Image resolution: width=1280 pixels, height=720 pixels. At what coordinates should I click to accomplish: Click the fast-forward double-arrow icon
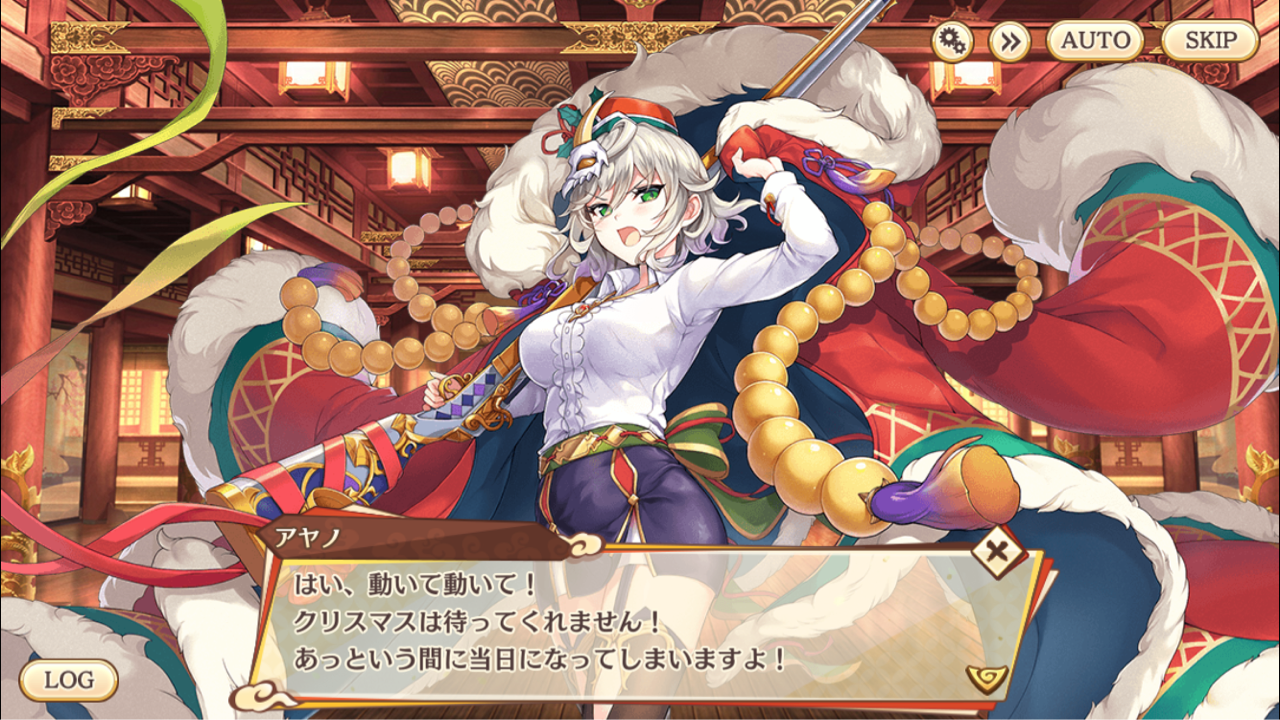click(1010, 40)
